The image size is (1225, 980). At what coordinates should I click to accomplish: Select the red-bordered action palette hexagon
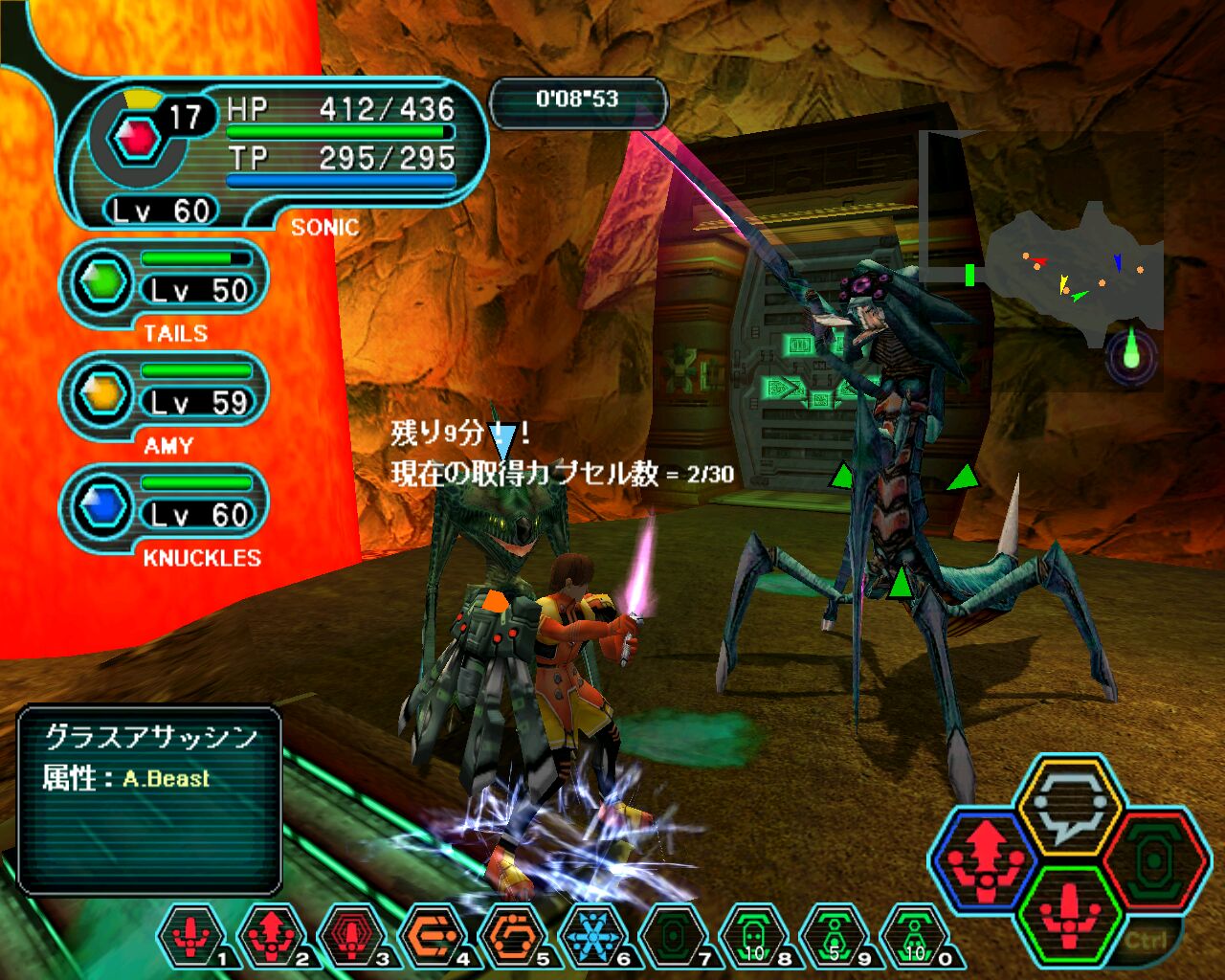tap(1151, 861)
